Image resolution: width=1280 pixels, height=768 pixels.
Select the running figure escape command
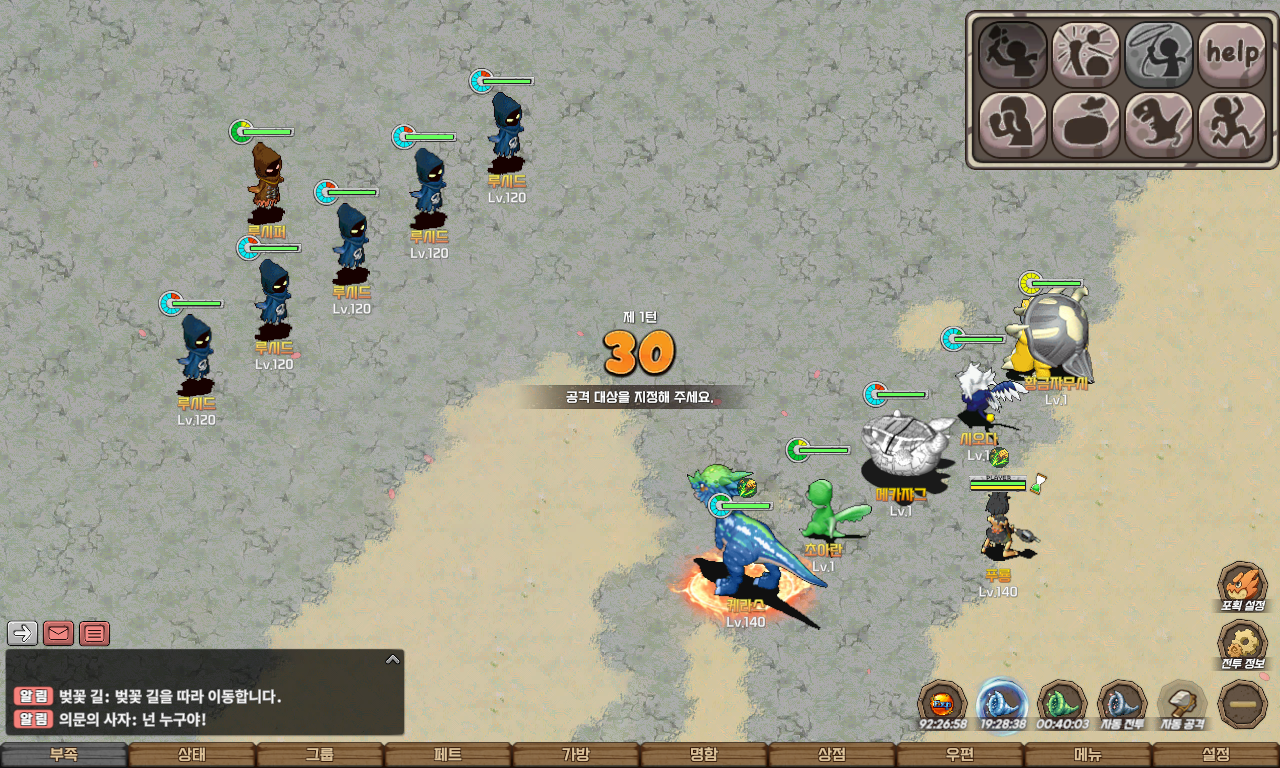(x=1232, y=125)
